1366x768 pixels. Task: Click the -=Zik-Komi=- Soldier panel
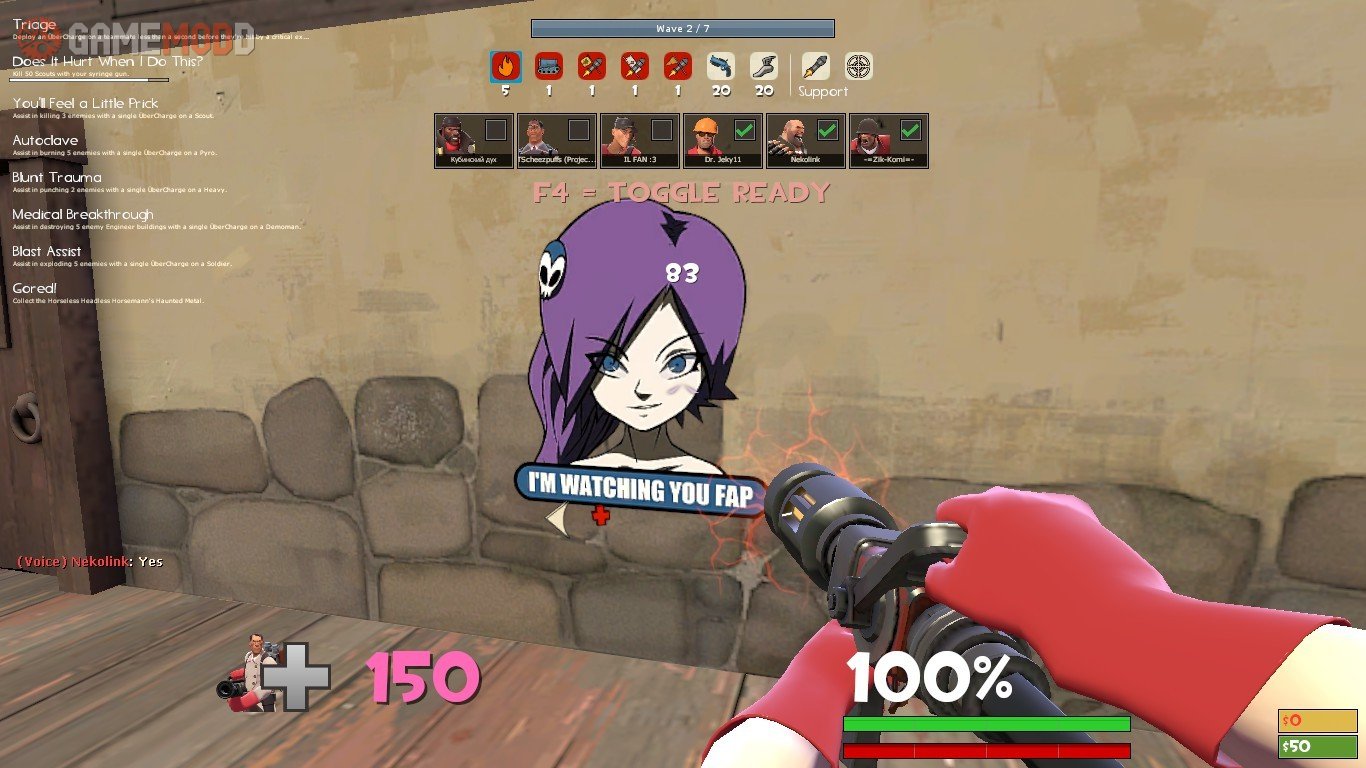click(889, 140)
